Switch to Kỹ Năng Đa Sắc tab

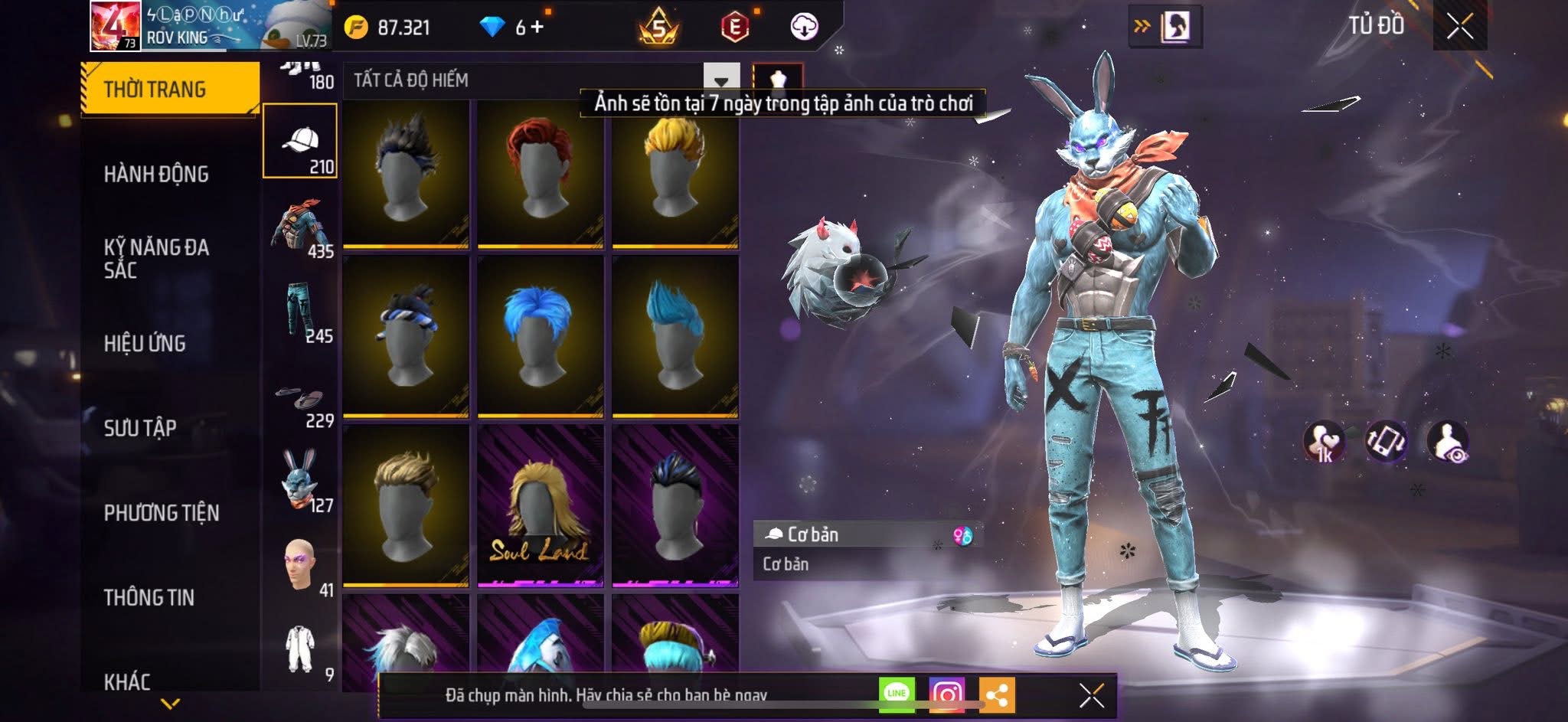(x=156, y=259)
